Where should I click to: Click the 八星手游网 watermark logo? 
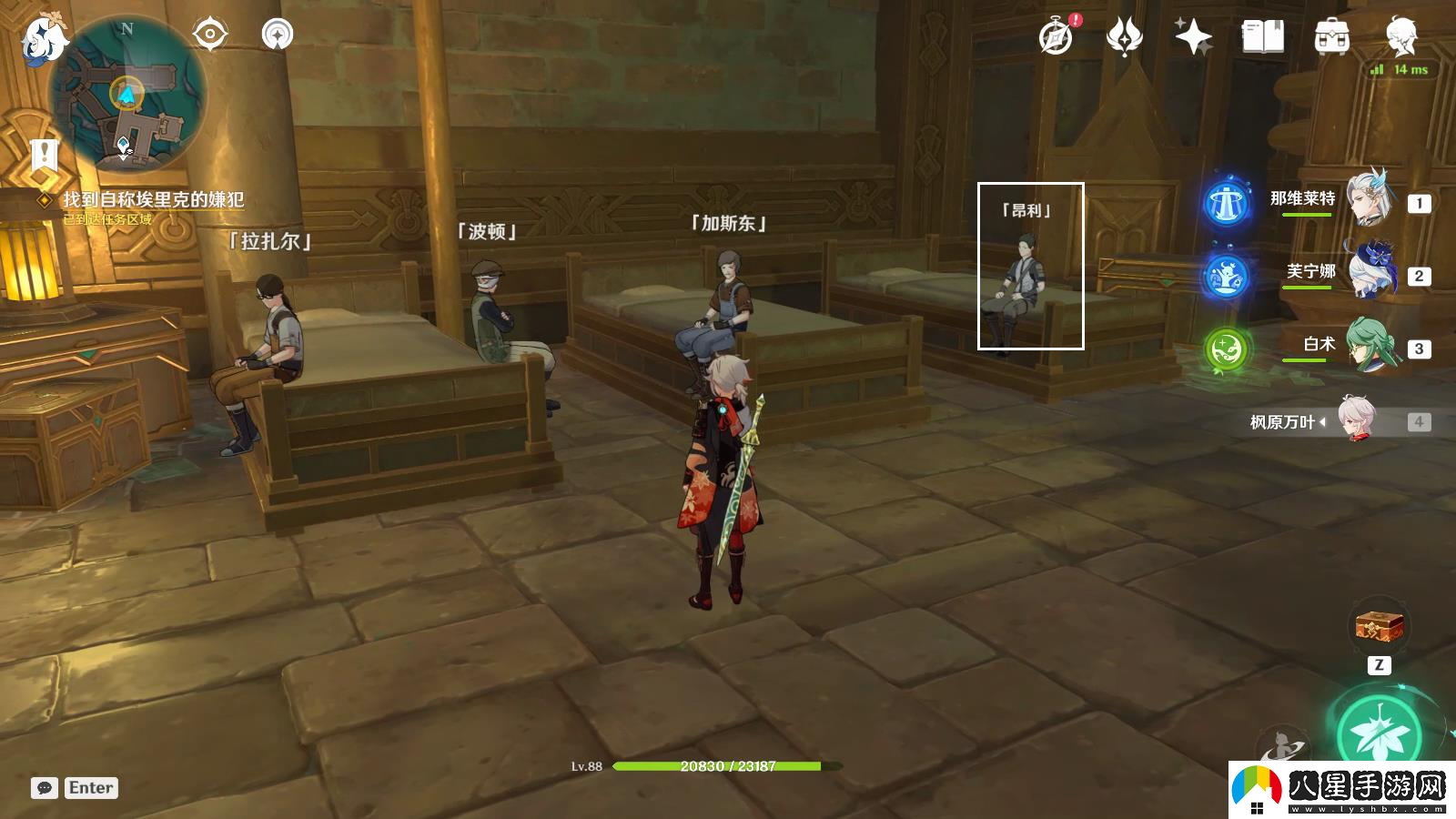[x=1341, y=790]
